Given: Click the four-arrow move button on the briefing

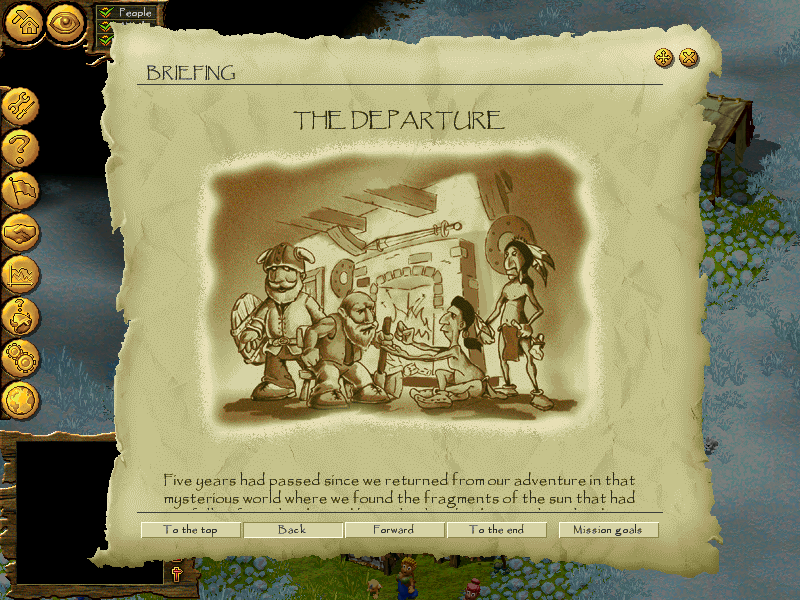Looking at the screenshot, I should click(x=664, y=58).
